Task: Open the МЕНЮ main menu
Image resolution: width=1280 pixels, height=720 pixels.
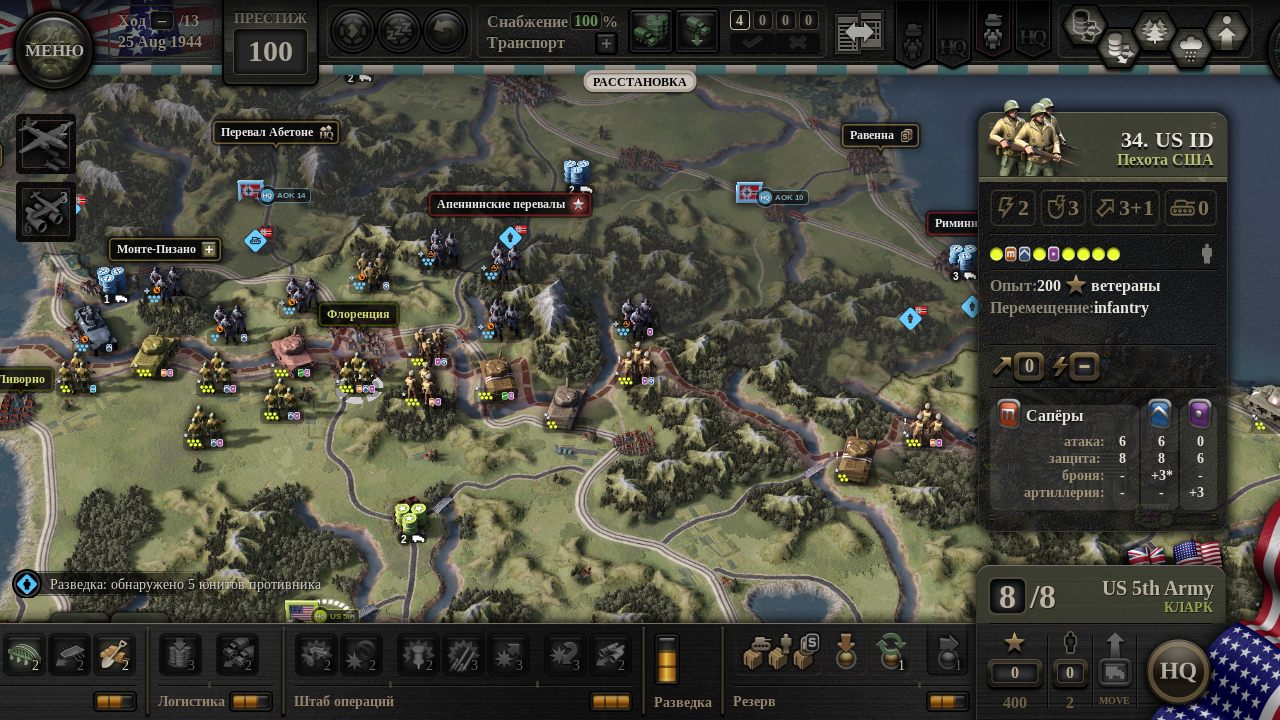Action: click(x=54, y=50)
